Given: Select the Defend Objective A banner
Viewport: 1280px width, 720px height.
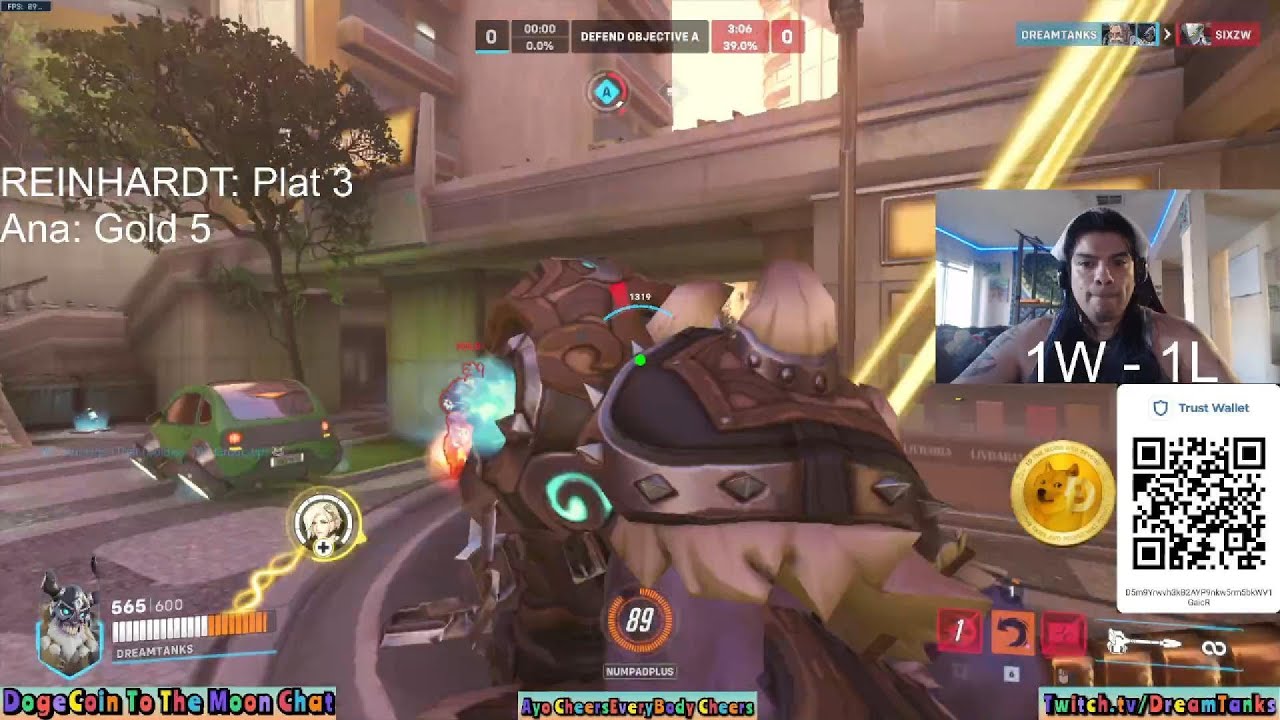Looking at the screenshot, I should [x=640, y=37].
